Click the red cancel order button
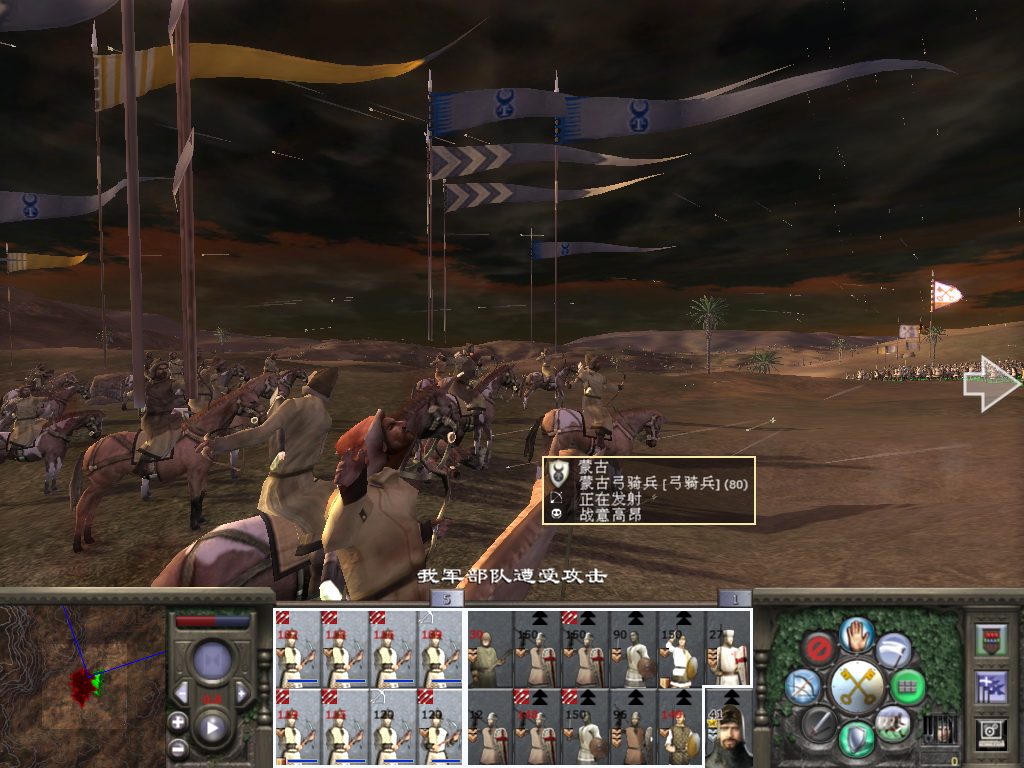 pos(818,648)
